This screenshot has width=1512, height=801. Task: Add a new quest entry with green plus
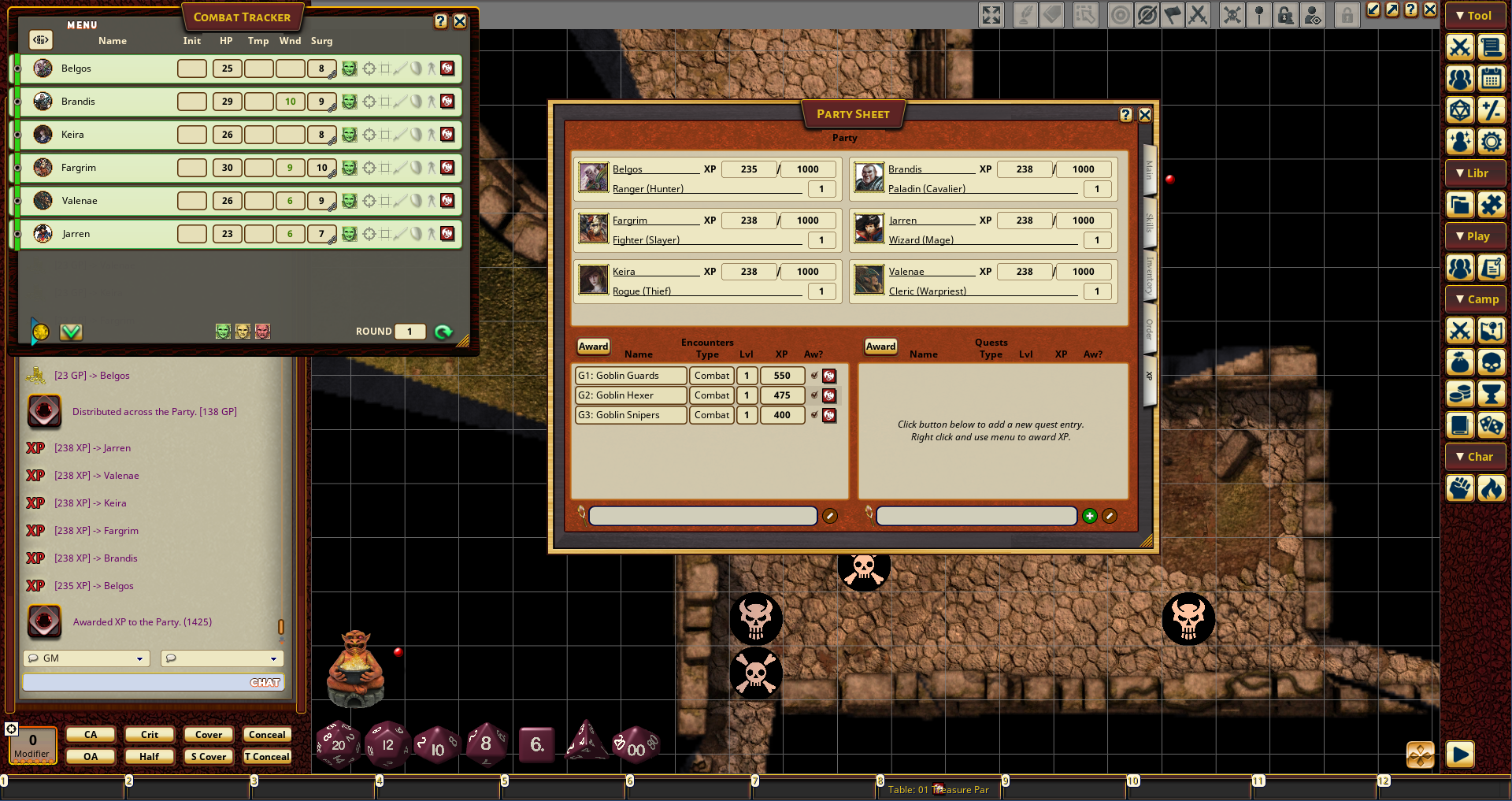pyautogui.click(x=1089, y=516)
